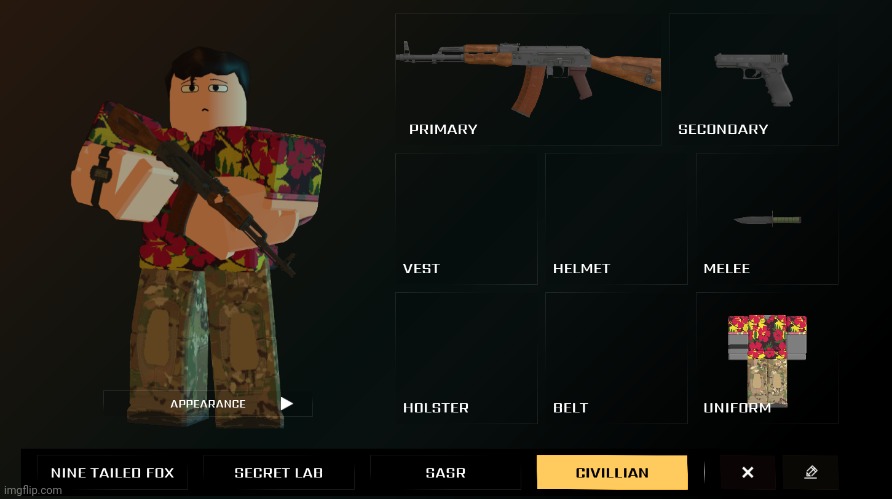Select the Melee combat knife slot
This screenshot has height=499, width=892.
pos(767,218)
